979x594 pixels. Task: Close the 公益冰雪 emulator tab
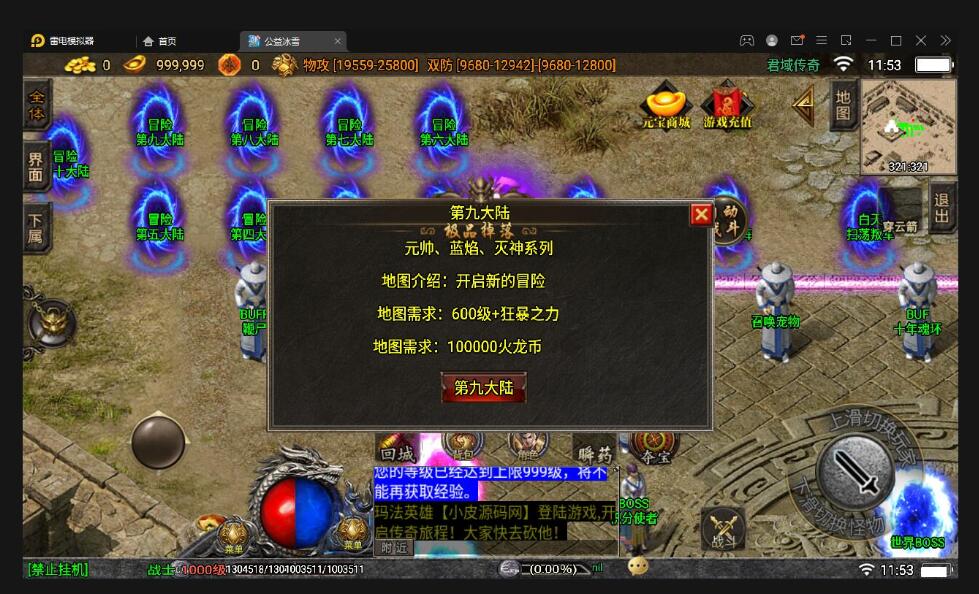click(338, 41)
